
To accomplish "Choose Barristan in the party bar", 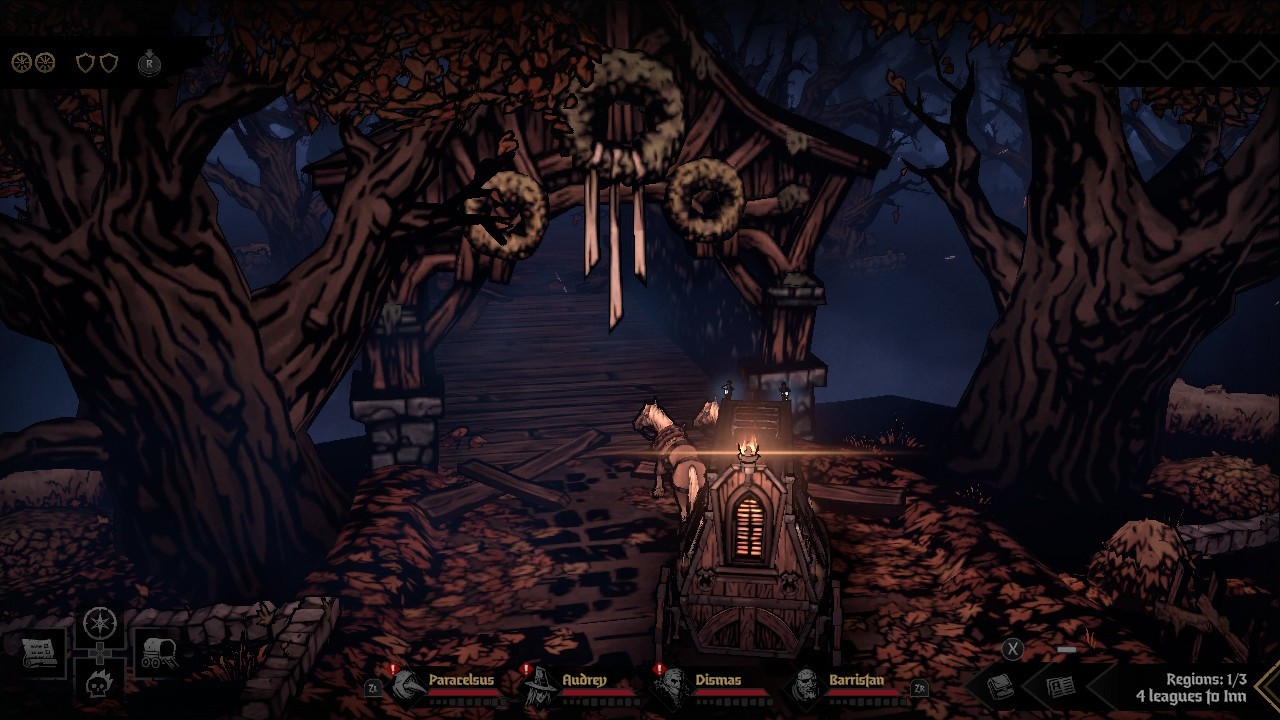I will pos(806,685).
